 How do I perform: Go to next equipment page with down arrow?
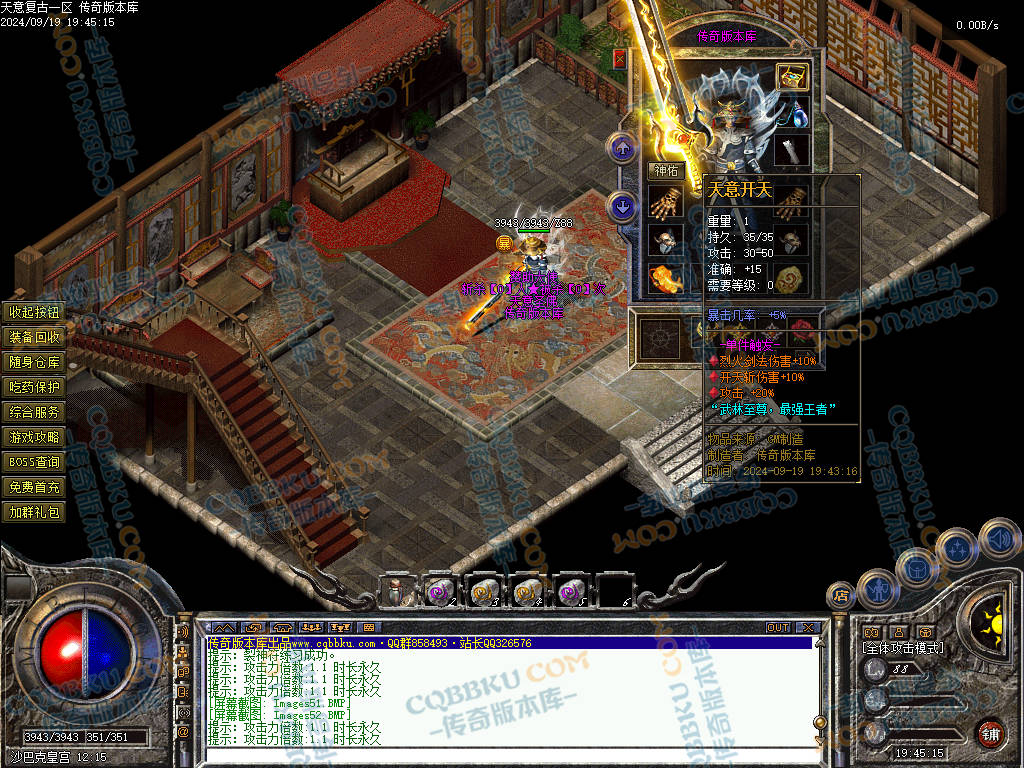pyautogui.click(x=623, y=207)
